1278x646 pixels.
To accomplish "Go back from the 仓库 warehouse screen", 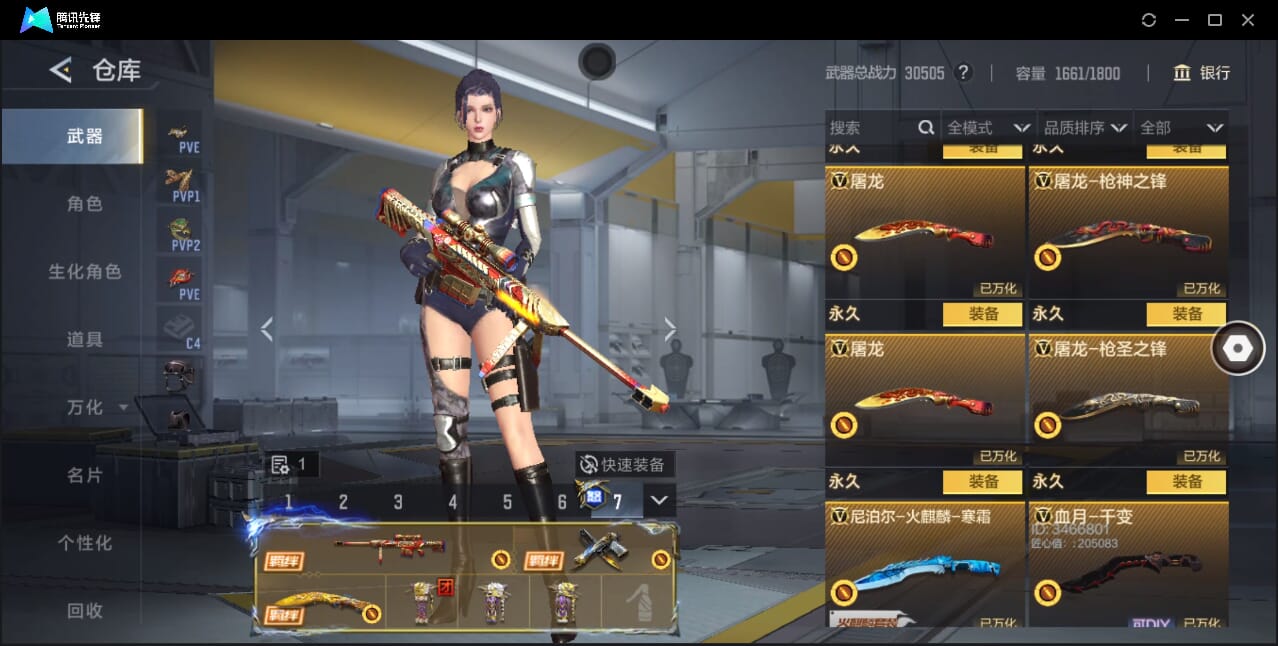I will 61,70.
